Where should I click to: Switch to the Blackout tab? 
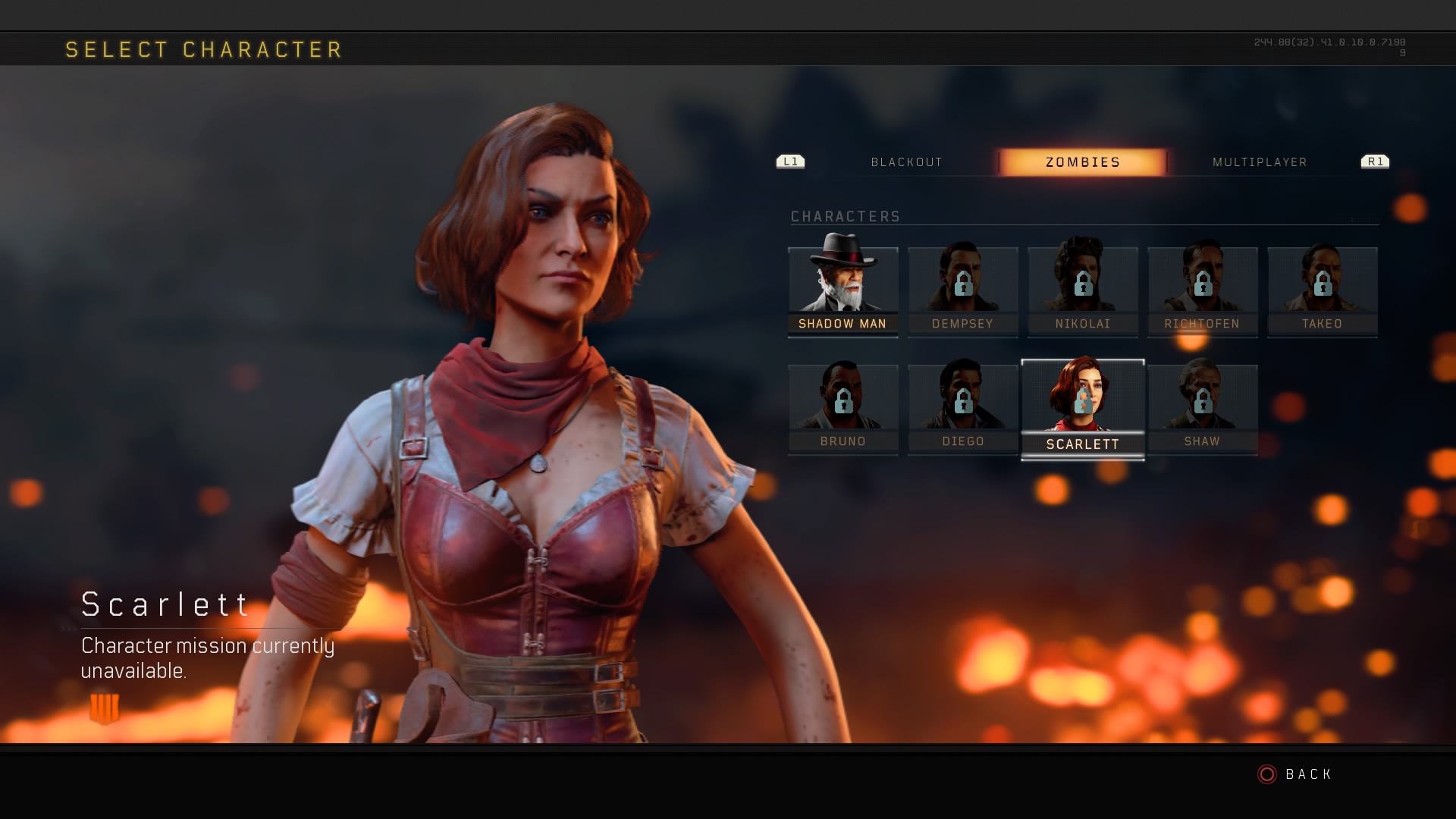click(x=906, y=162)
